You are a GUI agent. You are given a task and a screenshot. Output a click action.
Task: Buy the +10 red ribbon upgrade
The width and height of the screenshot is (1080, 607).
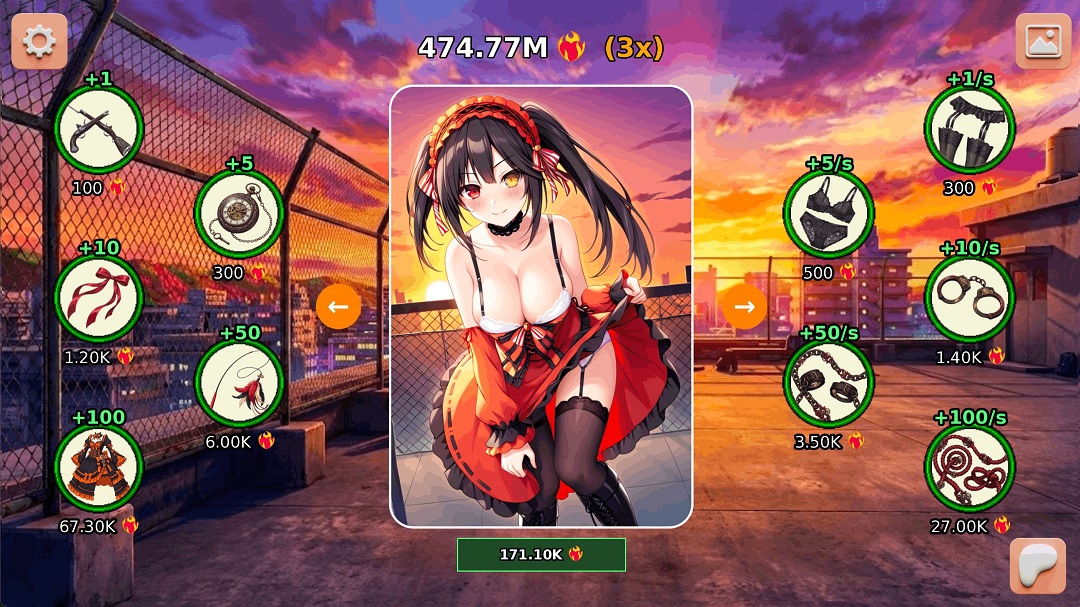click(x=98, y=298)
